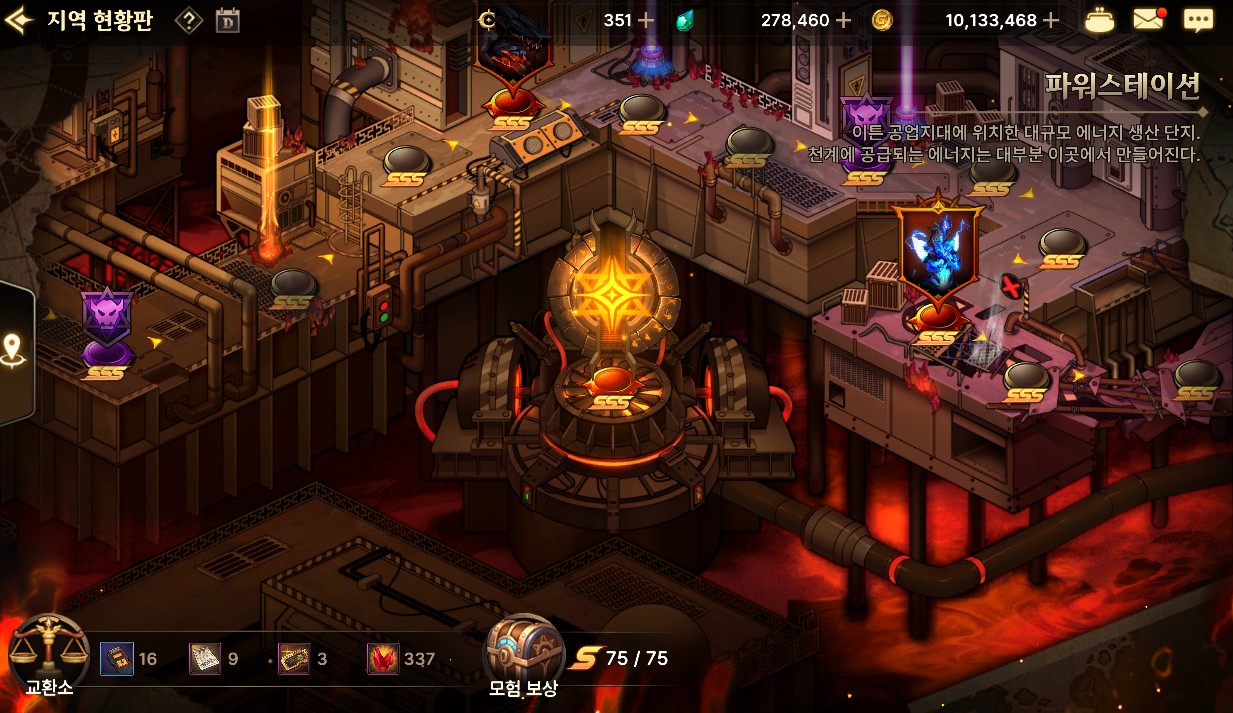1233x713 pixels.
Task: Tap the plus next to 10,133,468 gold
Action: pos(1050,20)
